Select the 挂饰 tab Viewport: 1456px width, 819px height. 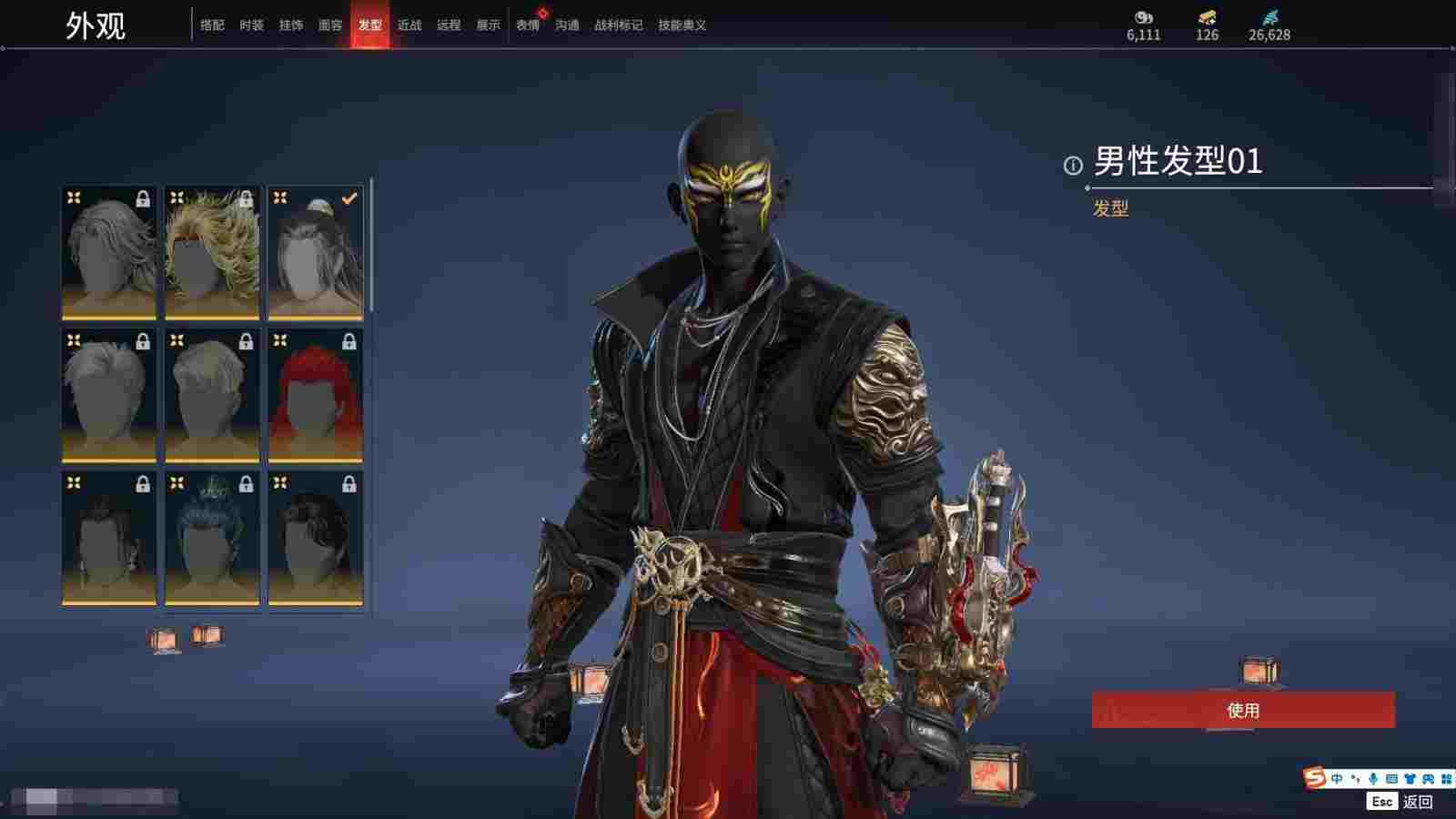(x=291, y=25)
